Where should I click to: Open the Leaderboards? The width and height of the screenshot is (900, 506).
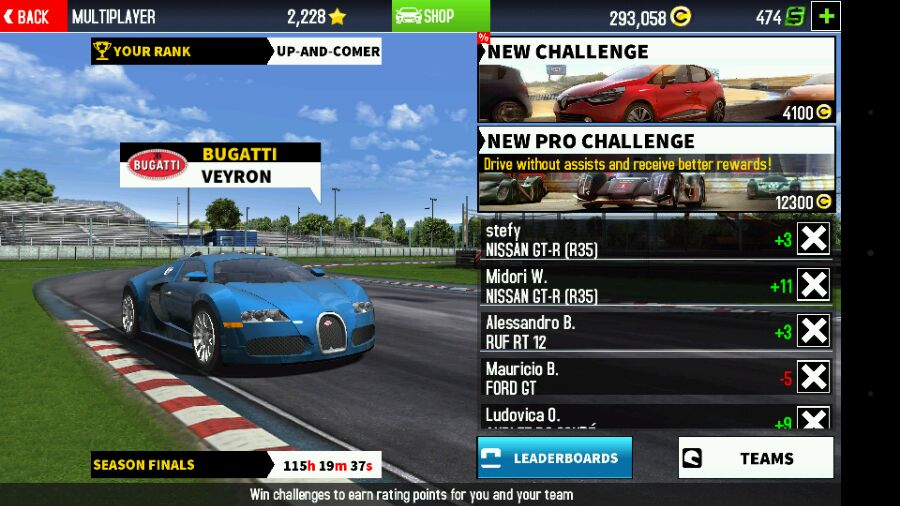pyautogui.click(x=554, y=458)
